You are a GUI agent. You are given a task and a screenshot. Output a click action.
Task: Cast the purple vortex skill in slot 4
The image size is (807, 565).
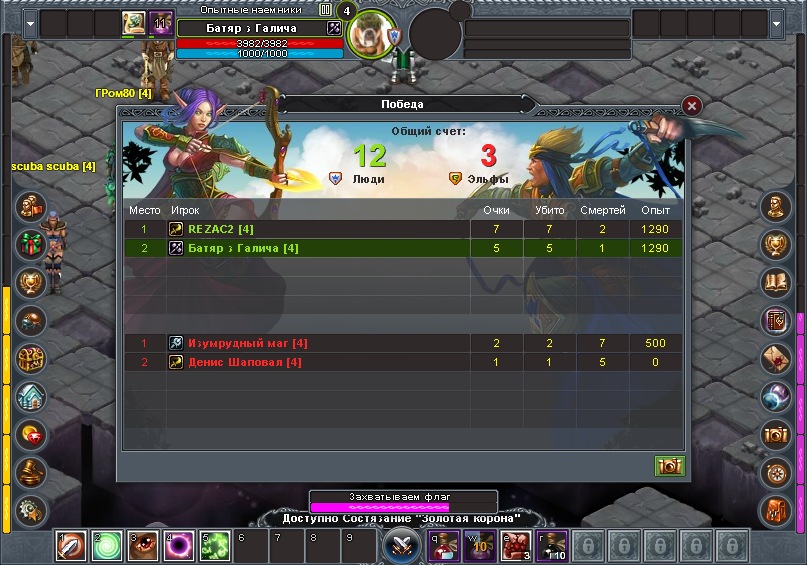coord(179,546)
